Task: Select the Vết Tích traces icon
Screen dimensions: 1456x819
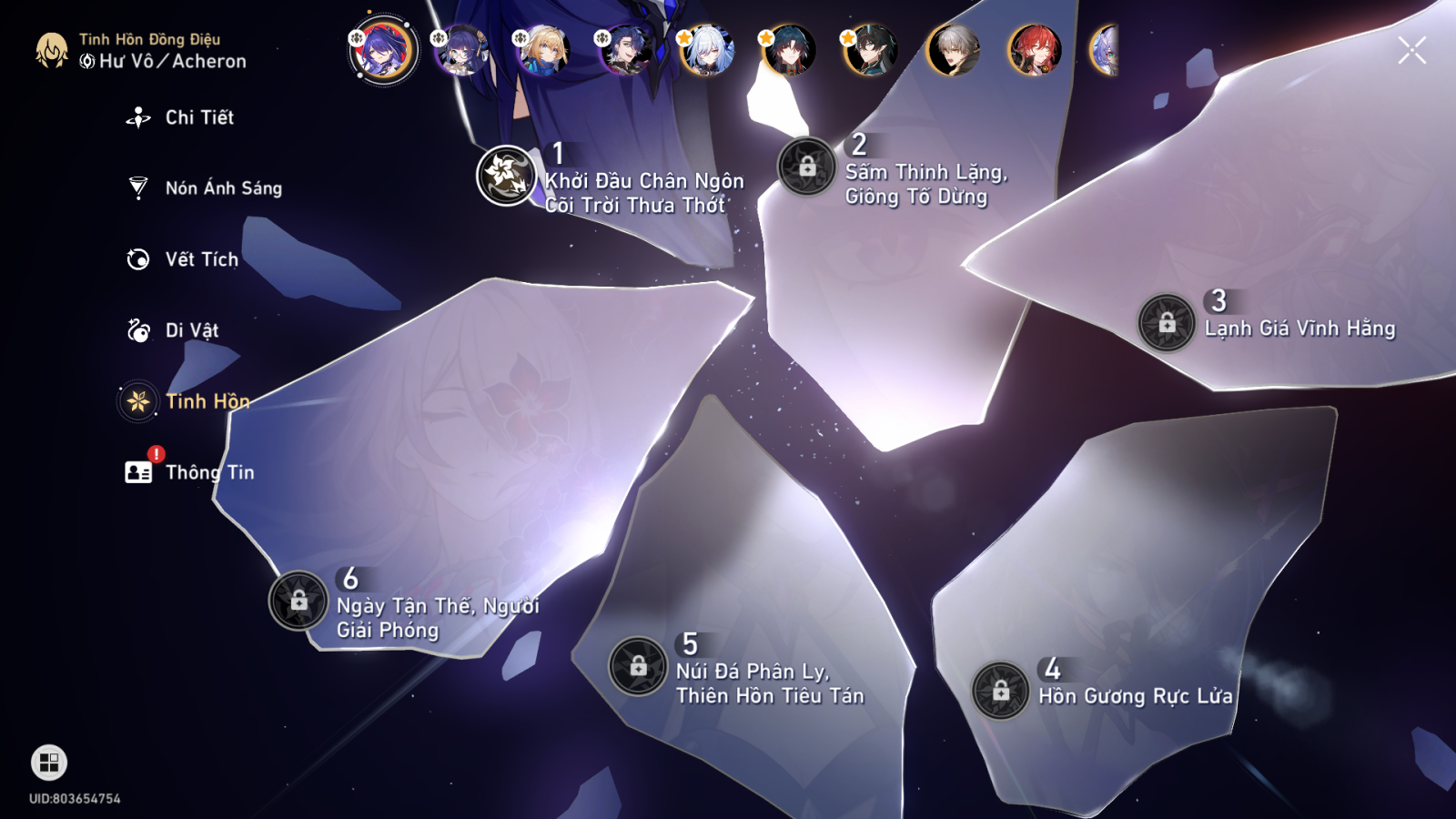Action: [x=136, y=259]
